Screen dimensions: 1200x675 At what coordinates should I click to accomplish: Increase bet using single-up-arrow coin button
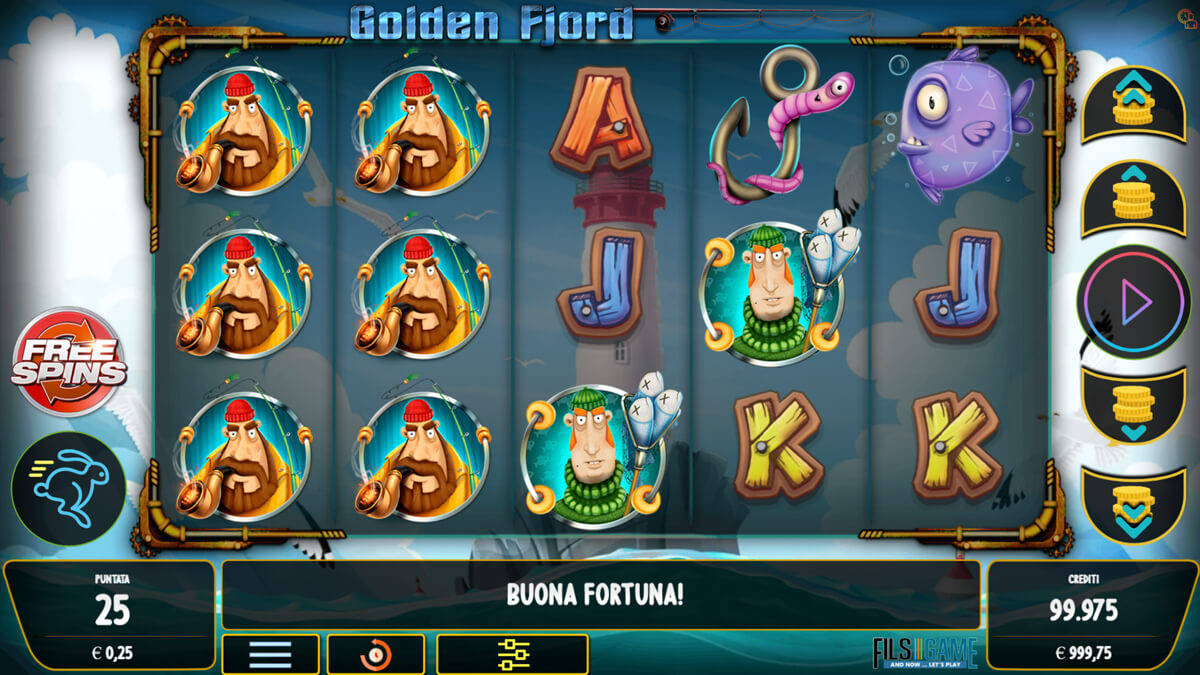pyautogui.click(x=1133, y=199)
